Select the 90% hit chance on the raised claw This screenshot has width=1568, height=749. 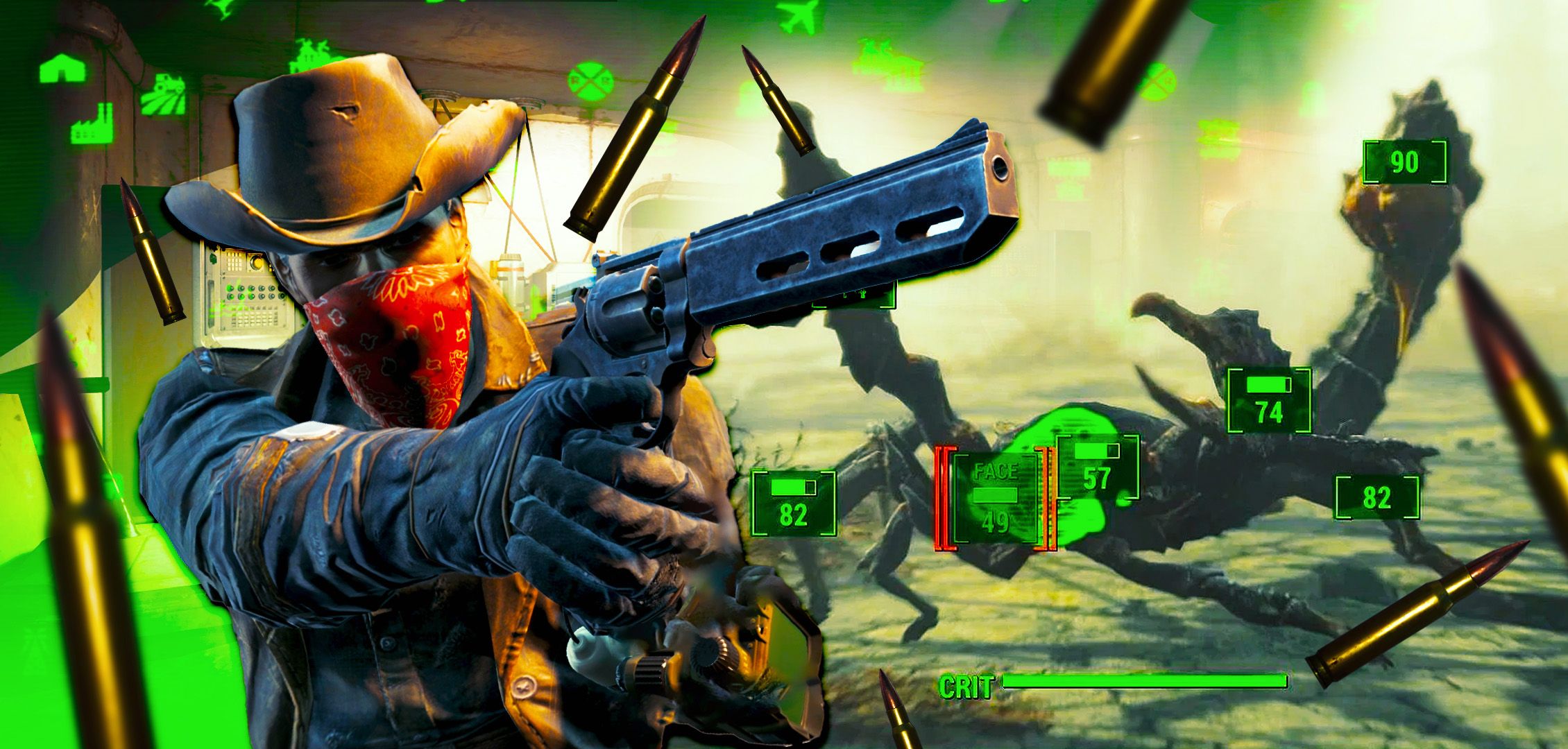point(1406,162)
